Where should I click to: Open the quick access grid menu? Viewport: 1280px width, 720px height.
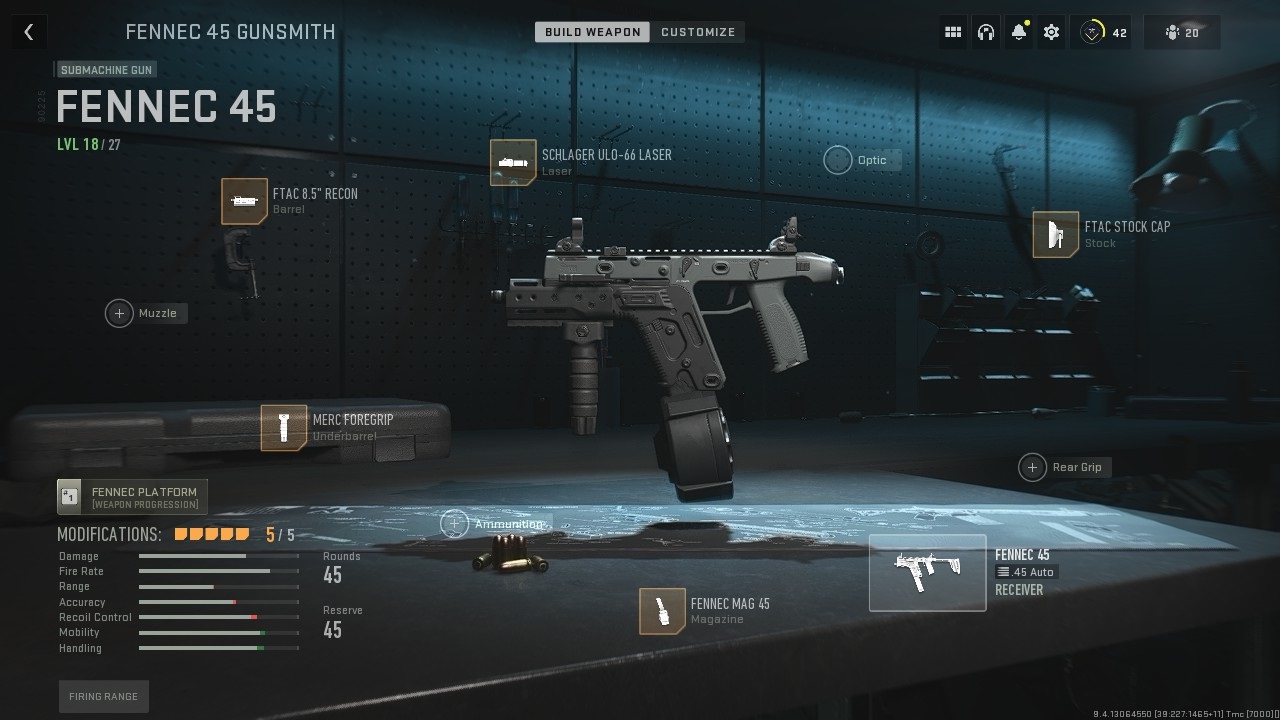[x=953, y=31]
